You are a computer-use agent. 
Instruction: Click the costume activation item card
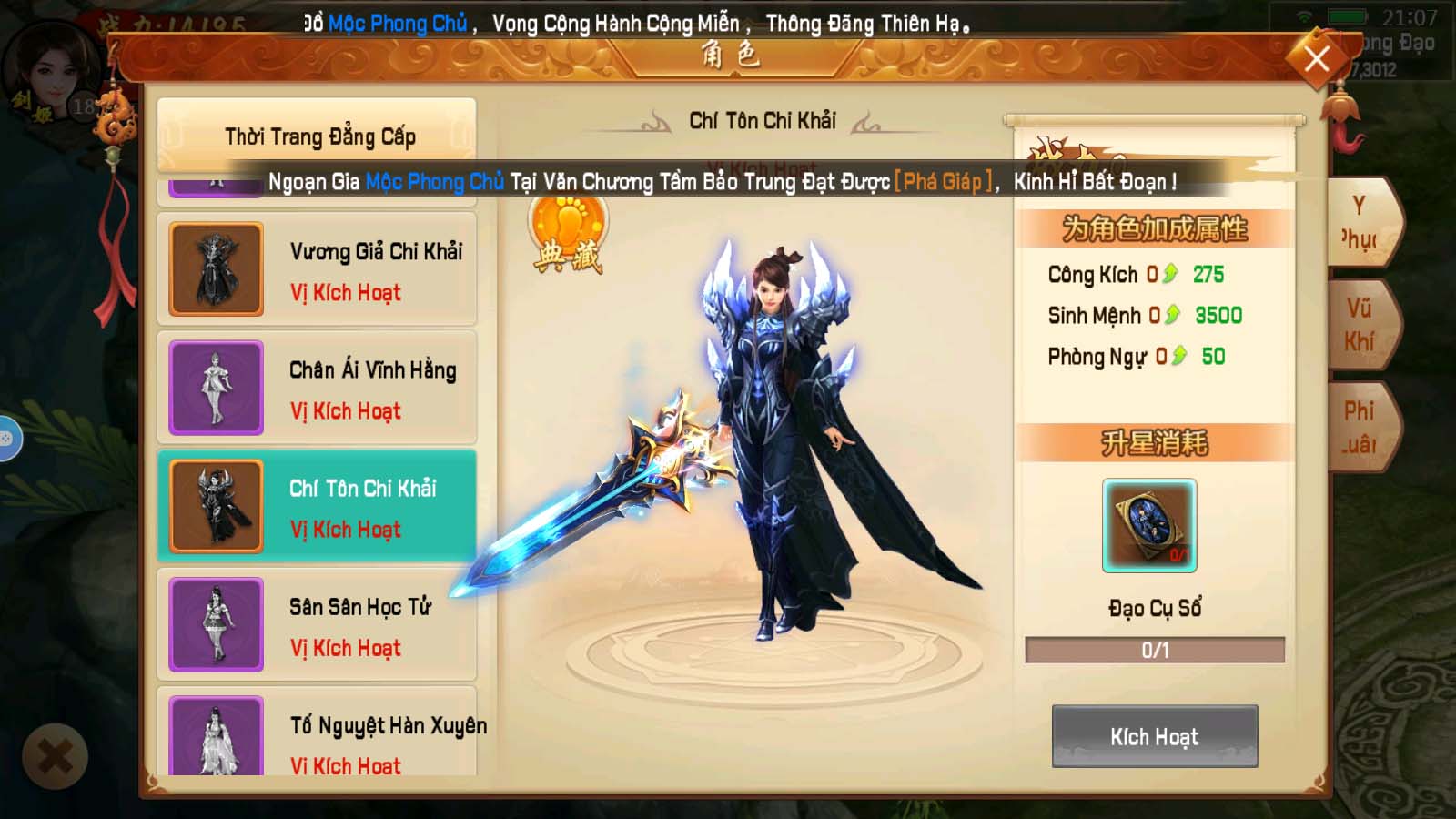tap(1149, 526)
